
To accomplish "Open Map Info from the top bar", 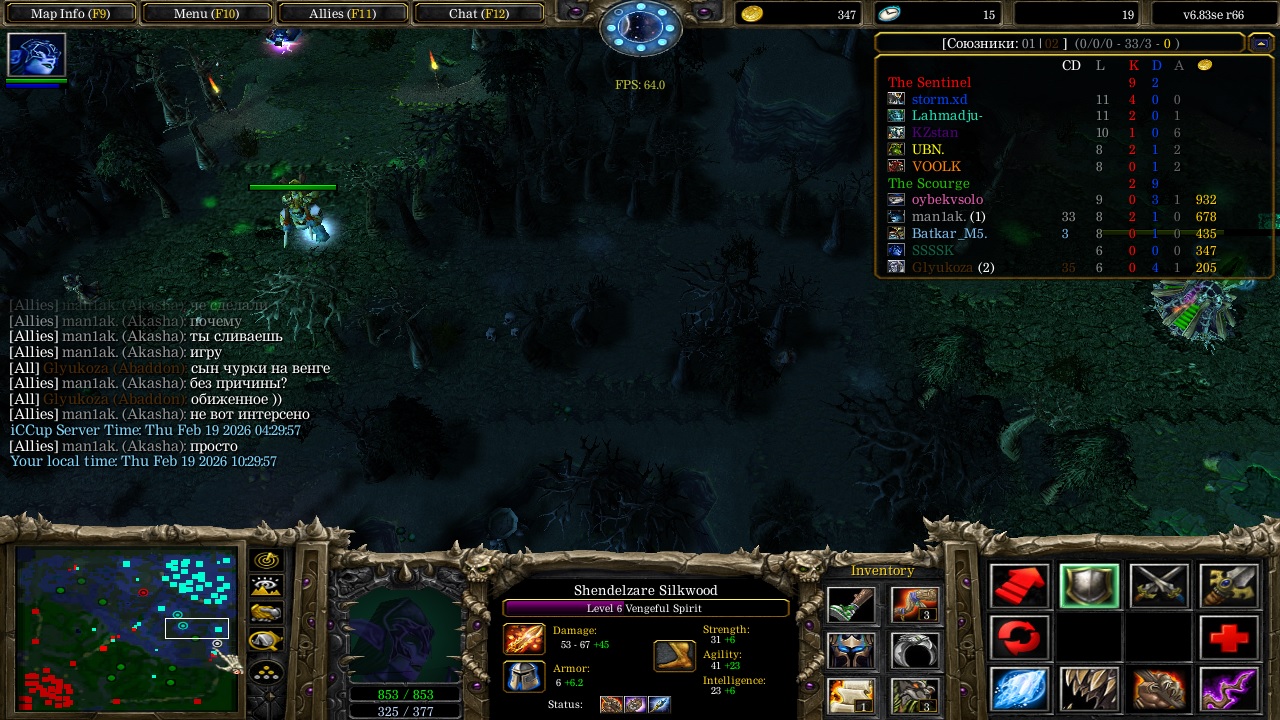I will (x=69, y=14).
